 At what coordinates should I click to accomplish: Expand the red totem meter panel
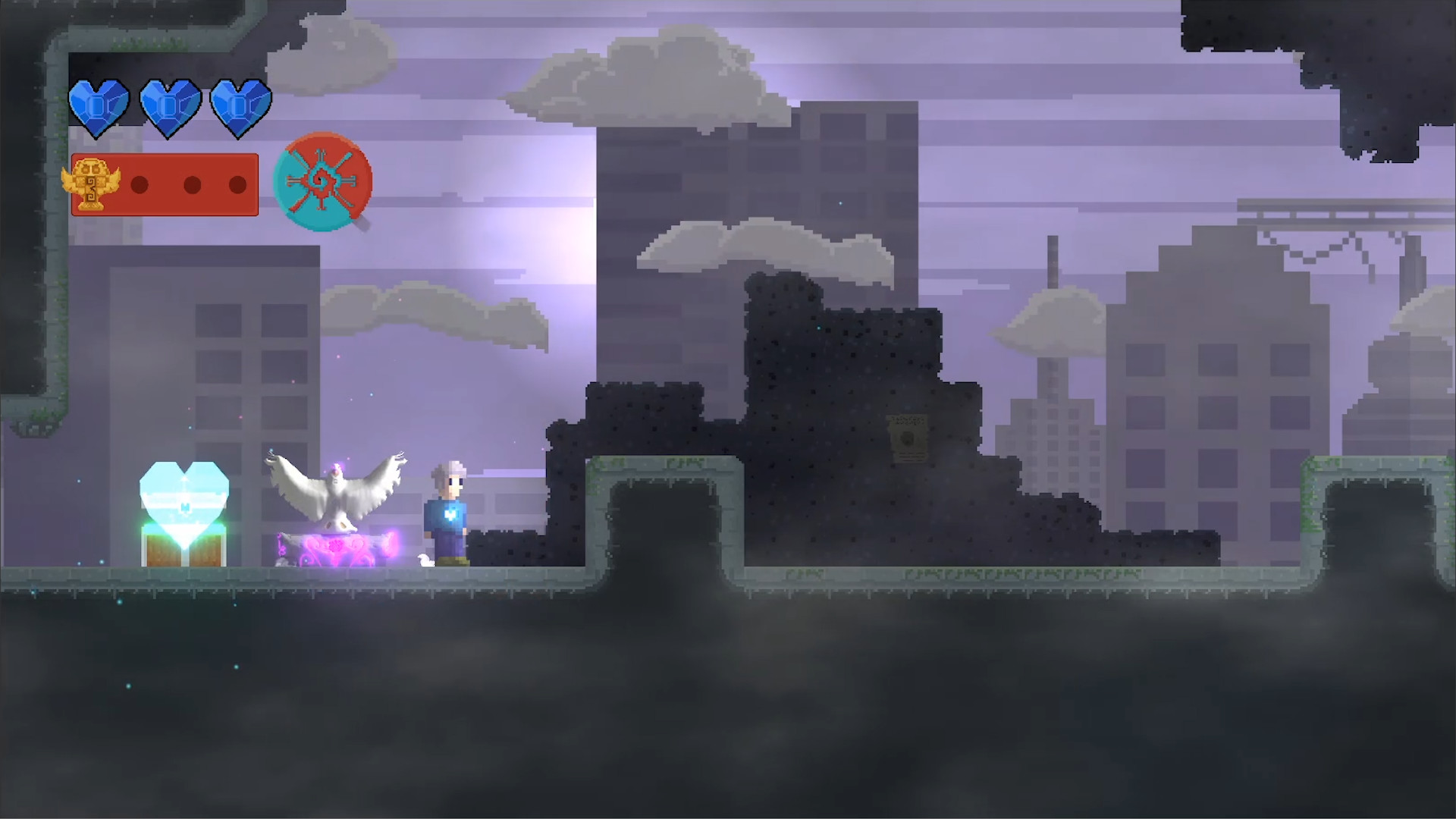pos(164,183)
